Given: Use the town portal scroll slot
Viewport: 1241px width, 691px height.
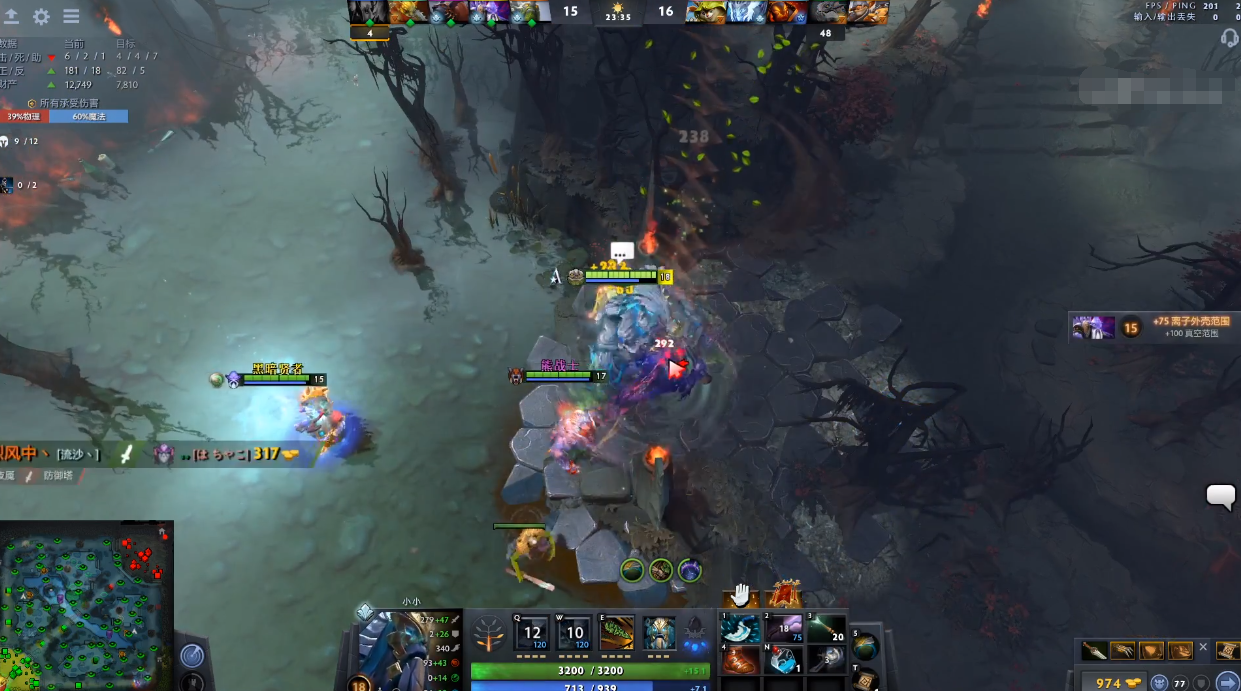Looking at the screenshot, I should [864, 679].
